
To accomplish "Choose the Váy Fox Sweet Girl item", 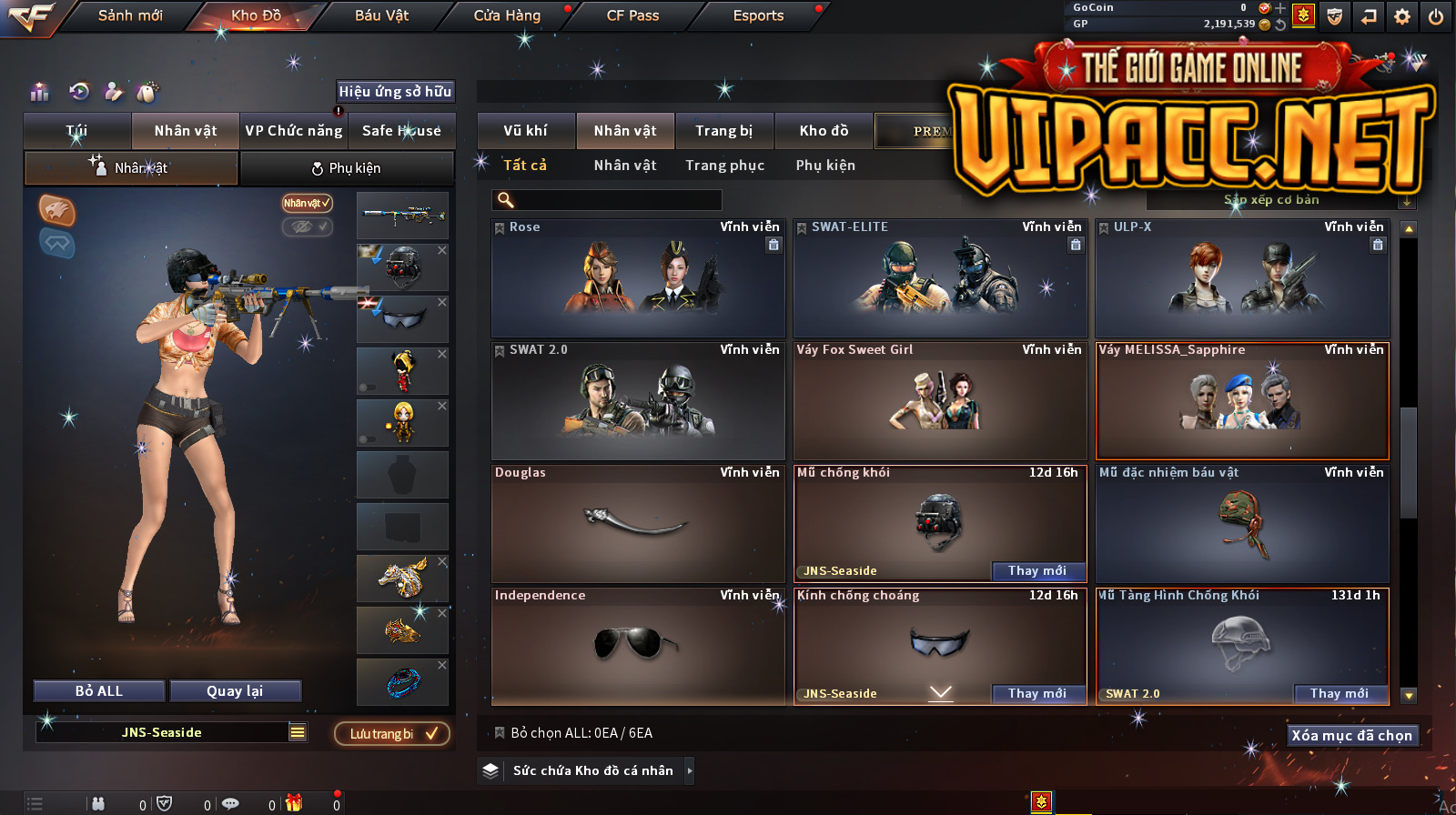I will click(940, 401).
